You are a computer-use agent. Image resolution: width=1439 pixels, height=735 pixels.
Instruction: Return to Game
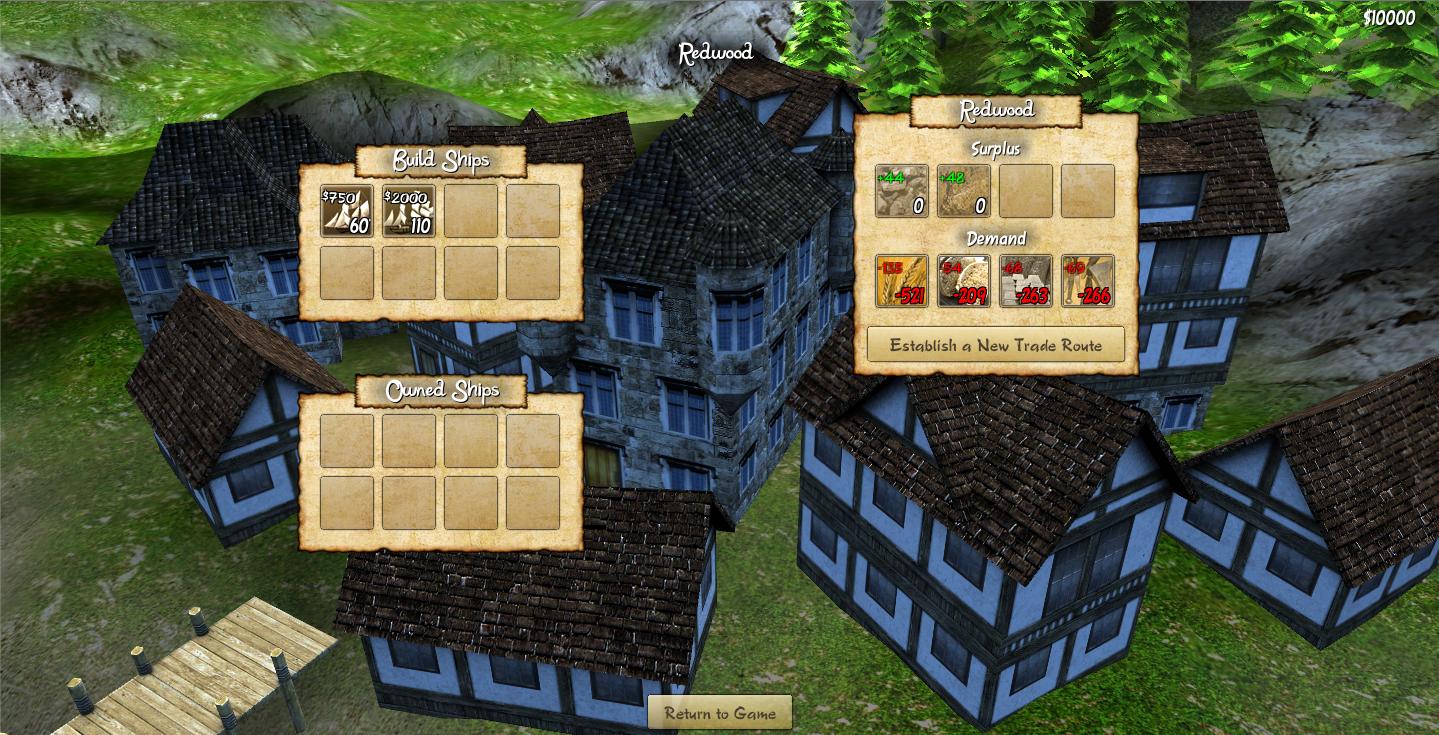click(720, 713)
